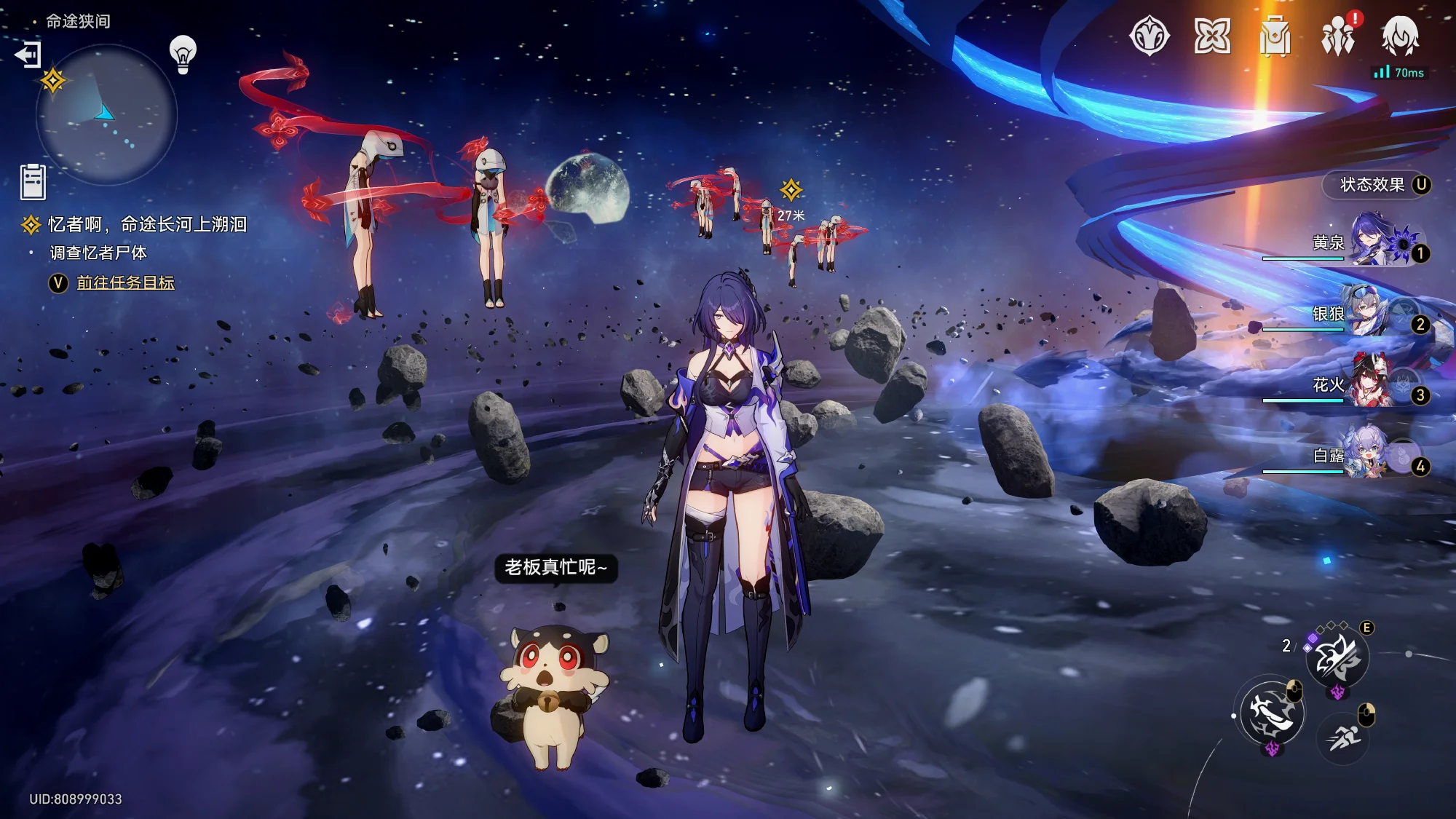1456x819 pixels.
Task: Activate the technique skill icon
Action: tap(1337, 658)
